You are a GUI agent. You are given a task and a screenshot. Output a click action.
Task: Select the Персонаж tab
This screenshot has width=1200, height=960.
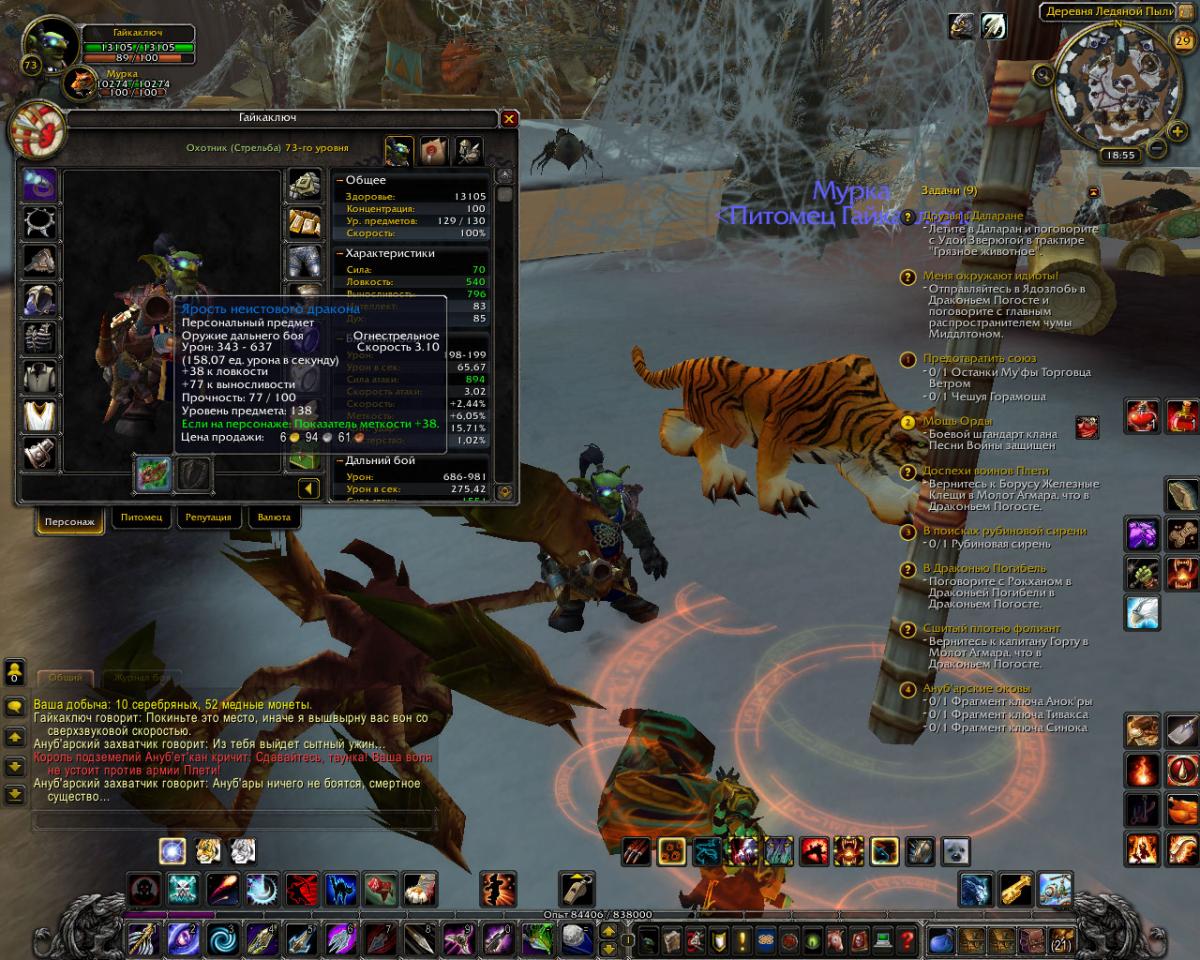point(70,521)
